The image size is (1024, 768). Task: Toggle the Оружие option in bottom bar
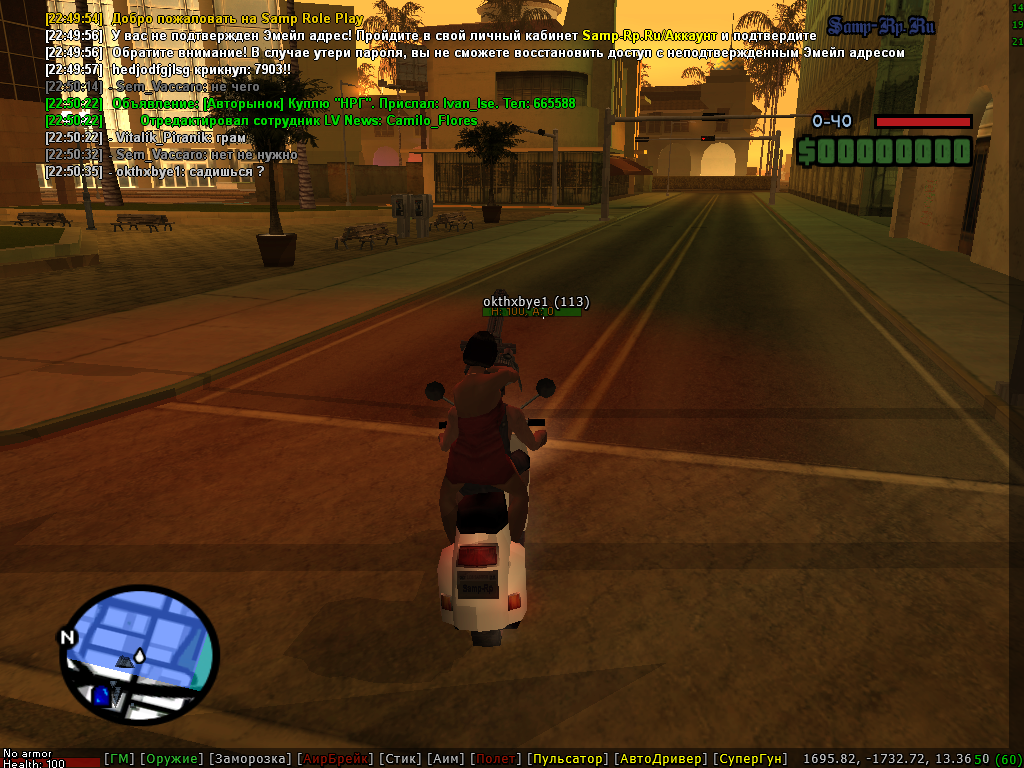point(171,760)
